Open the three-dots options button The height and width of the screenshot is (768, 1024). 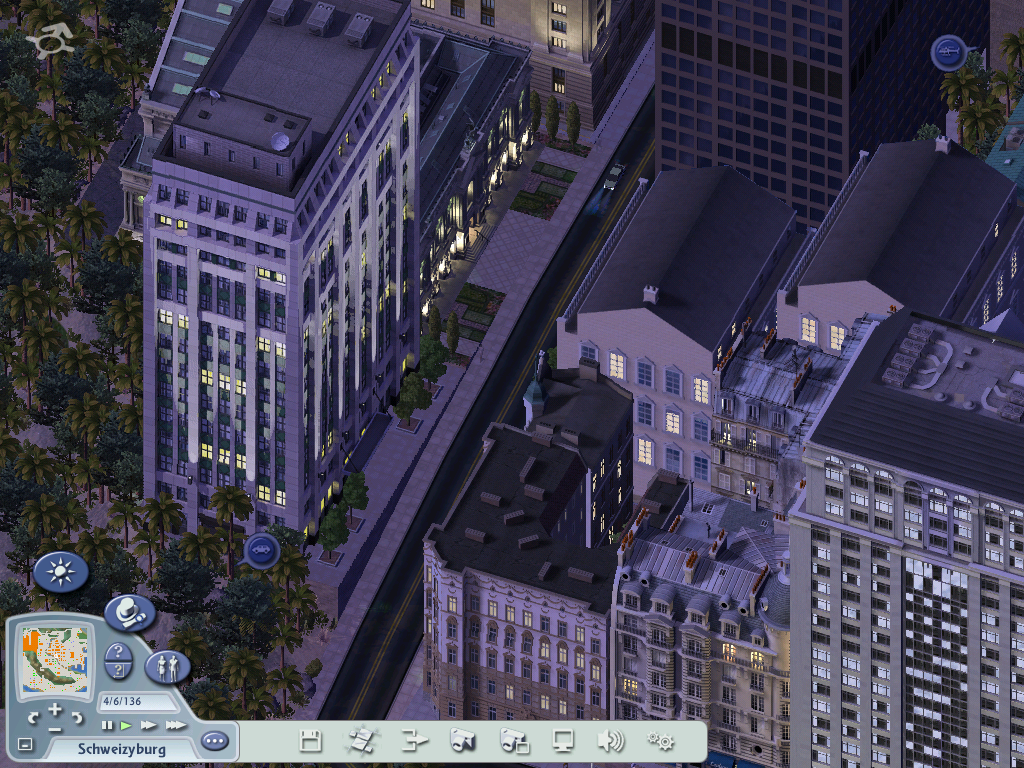214,742
